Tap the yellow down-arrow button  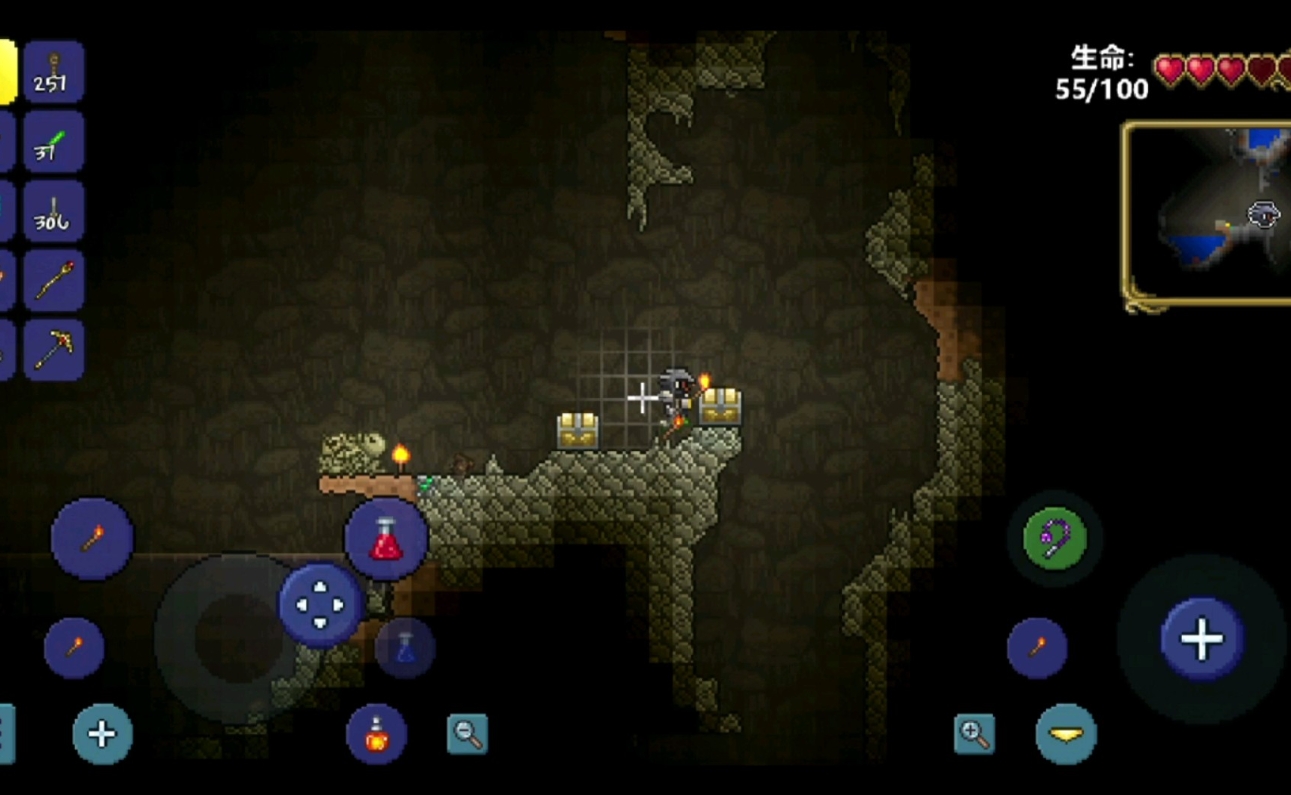(1066, 735)
